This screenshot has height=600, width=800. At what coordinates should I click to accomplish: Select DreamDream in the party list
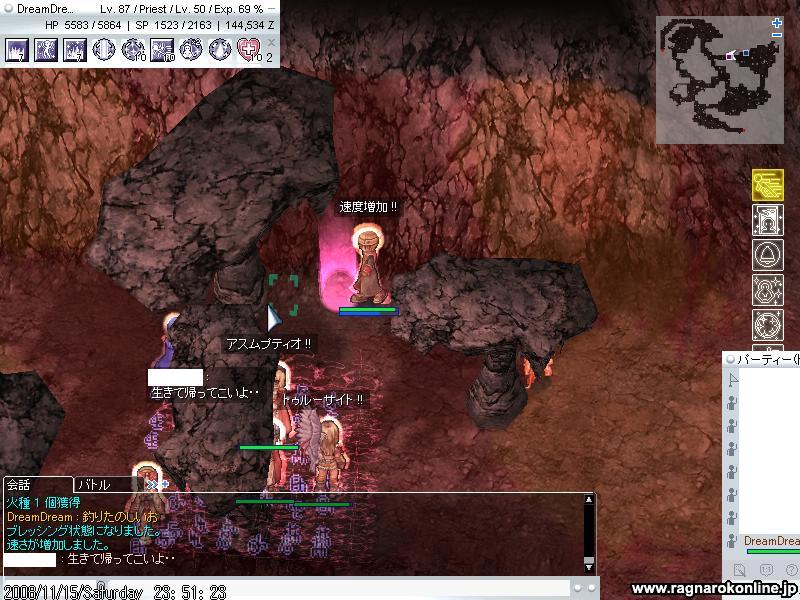click(771, 541)
